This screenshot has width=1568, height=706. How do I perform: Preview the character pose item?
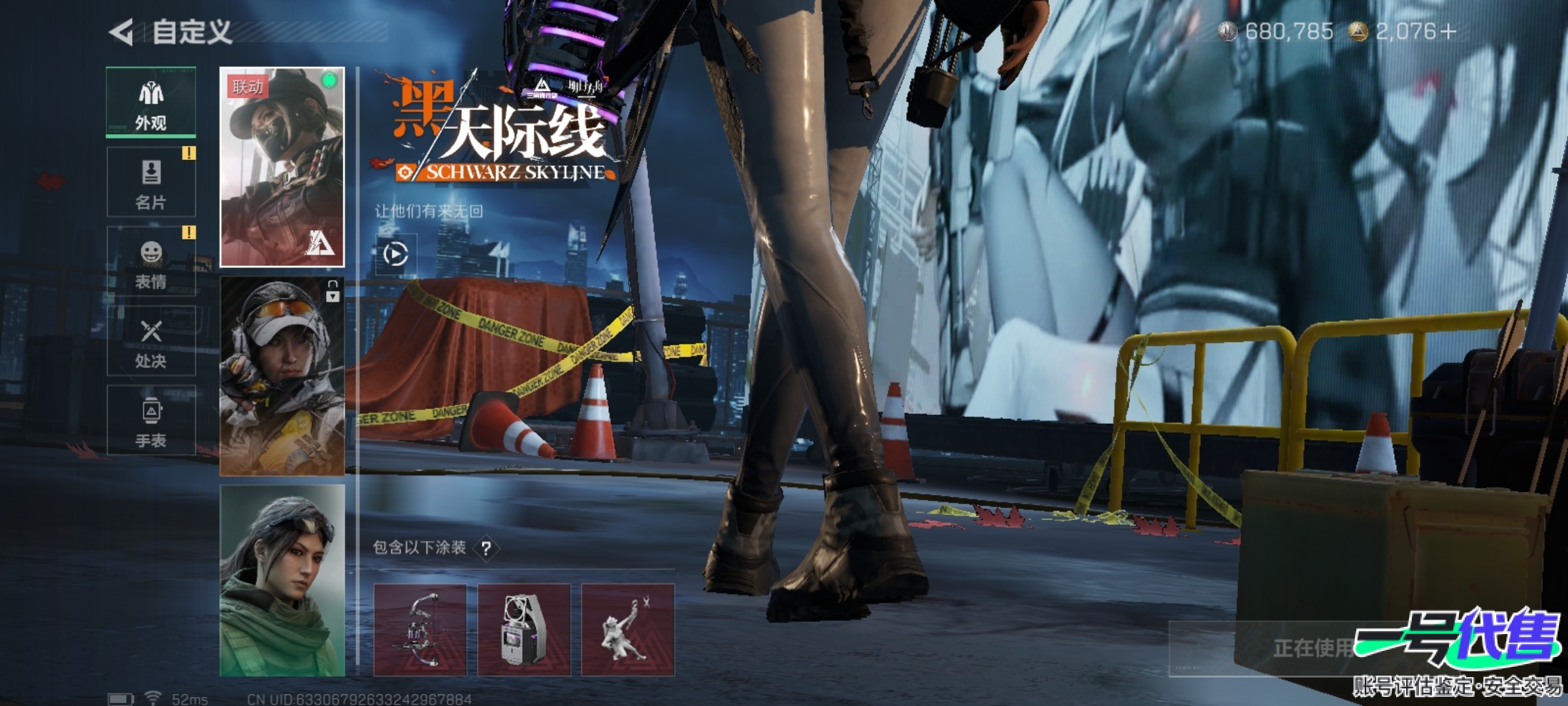(627, 630)
